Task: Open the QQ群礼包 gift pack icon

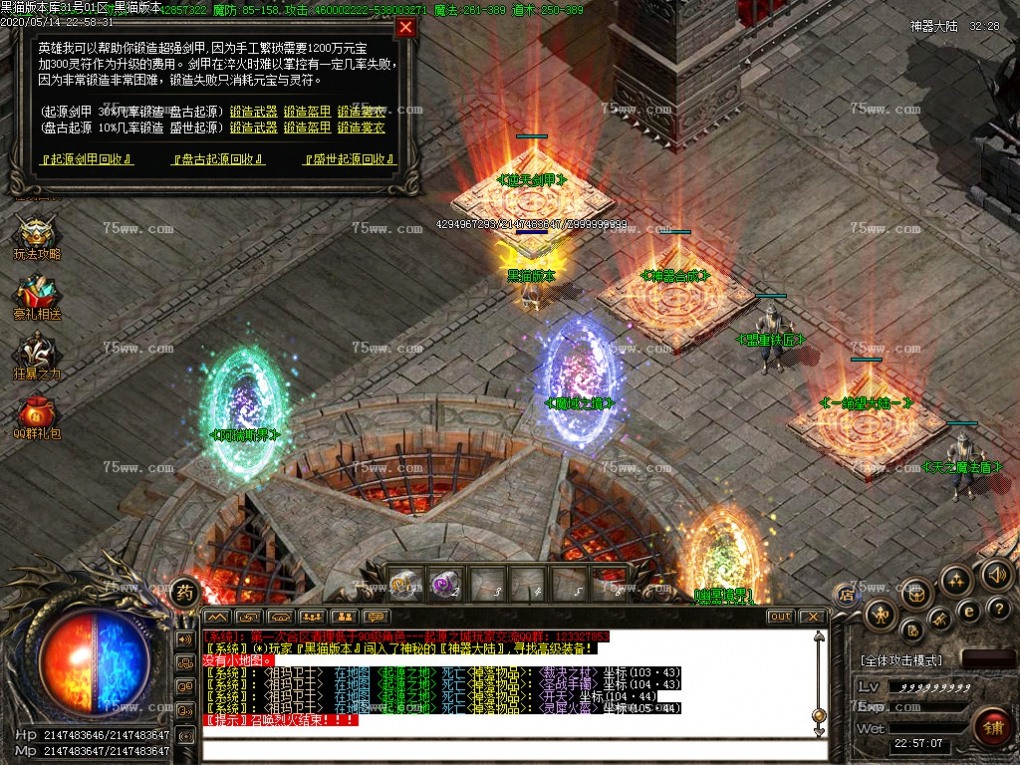Action: pyautogui.click(x=37, y=415)
